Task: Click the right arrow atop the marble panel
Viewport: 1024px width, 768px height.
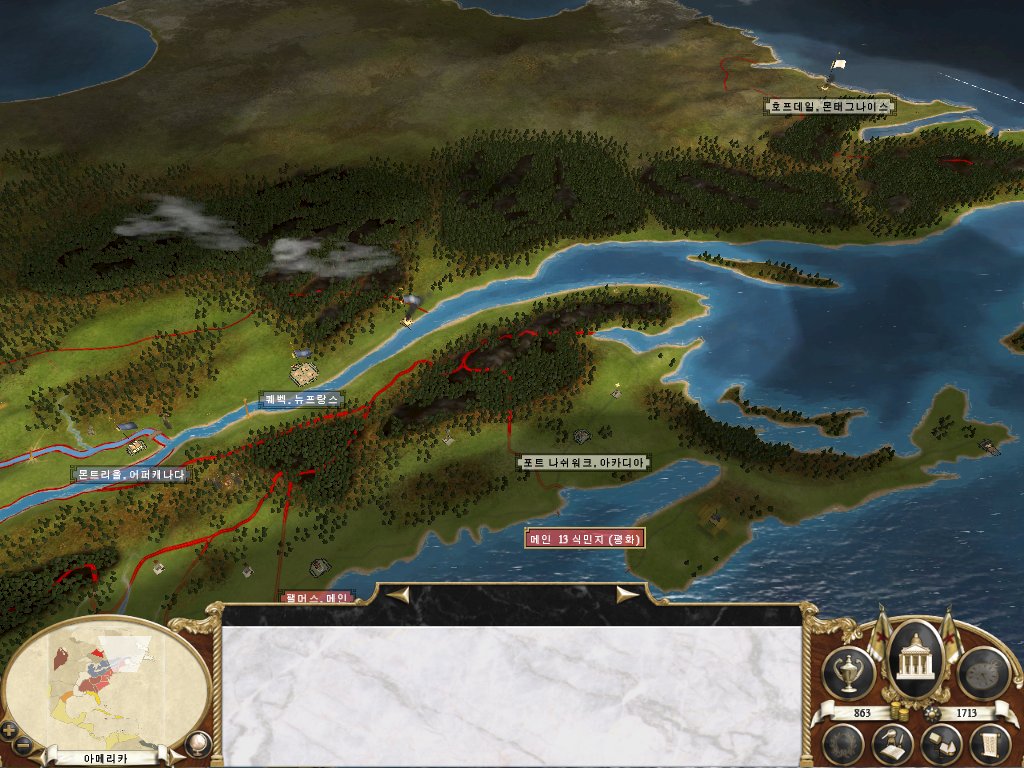Action: coord(627,595)
